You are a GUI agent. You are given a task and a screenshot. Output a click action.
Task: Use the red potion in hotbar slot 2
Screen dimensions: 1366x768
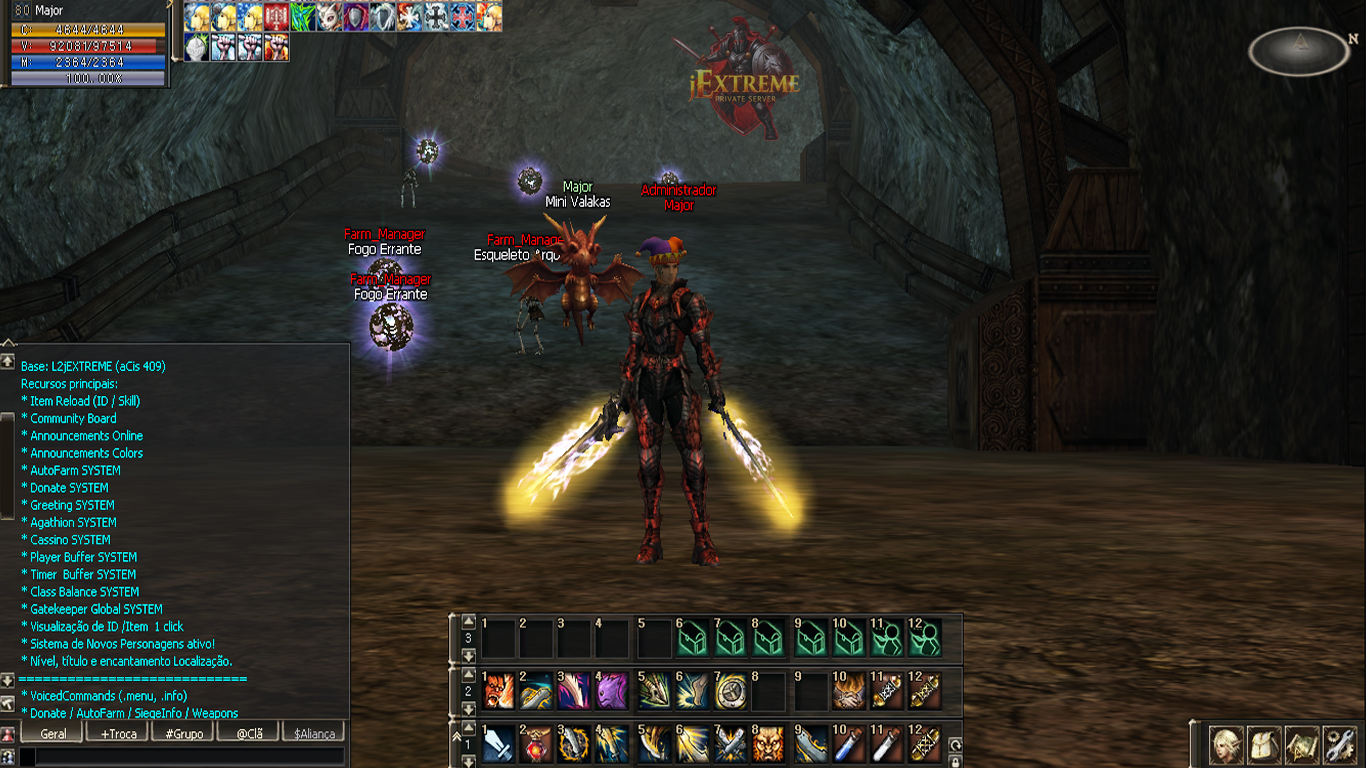point(537,745)
